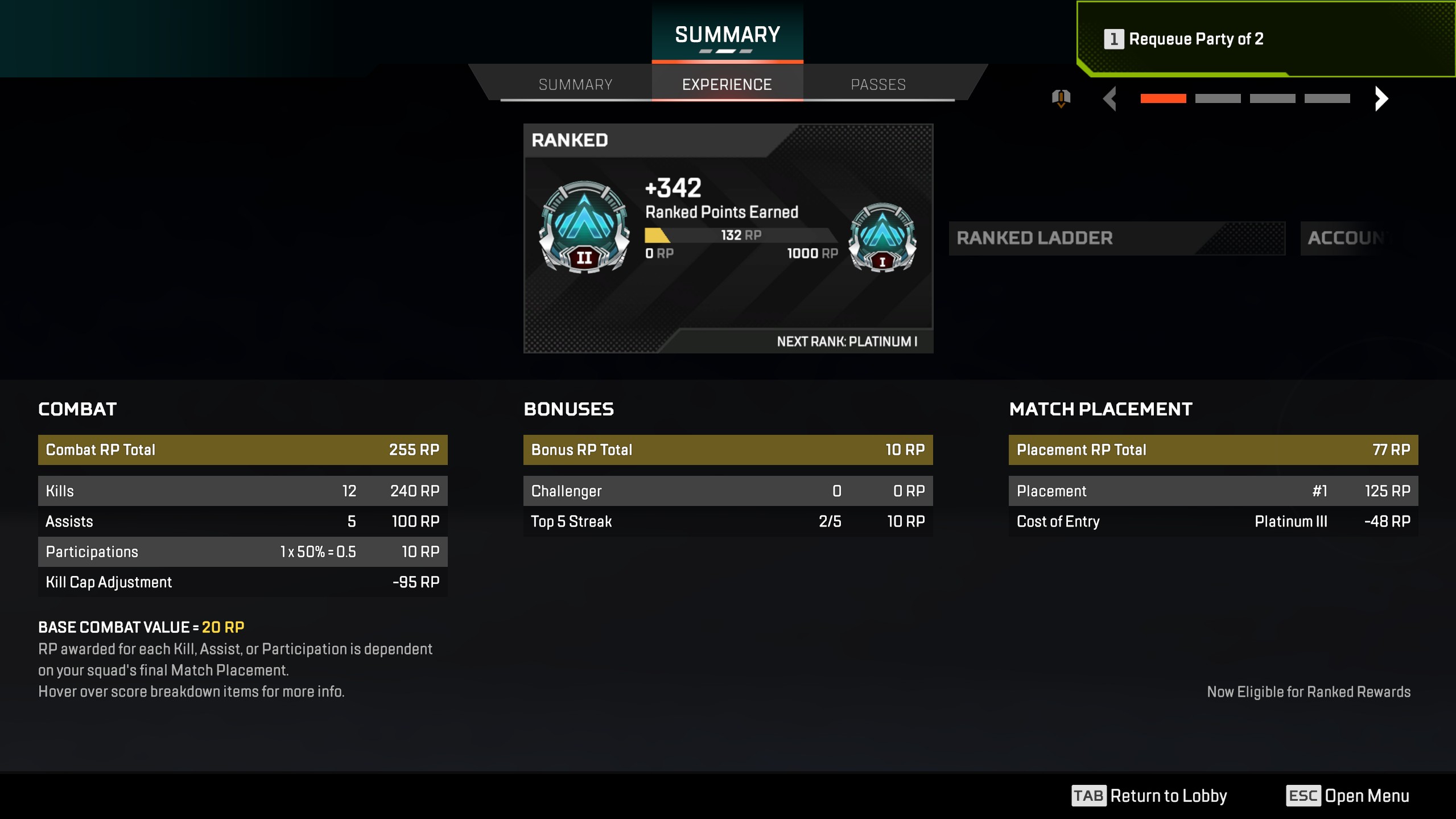Open the Experience tab
The height and width of the screenshot is (819, 1456).
pos(727,84)
